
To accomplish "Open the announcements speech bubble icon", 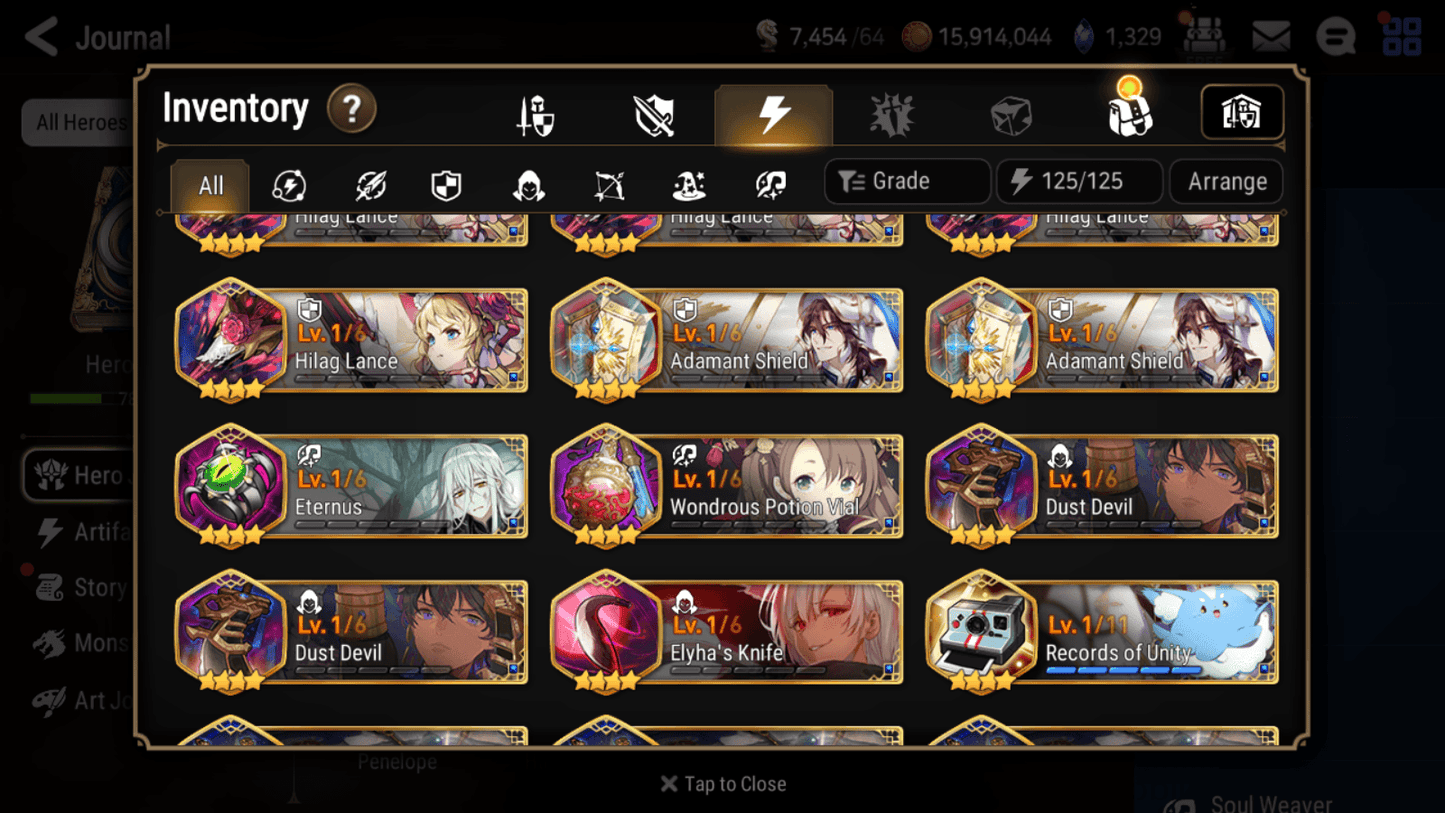I will click(x=1336, y=35).
